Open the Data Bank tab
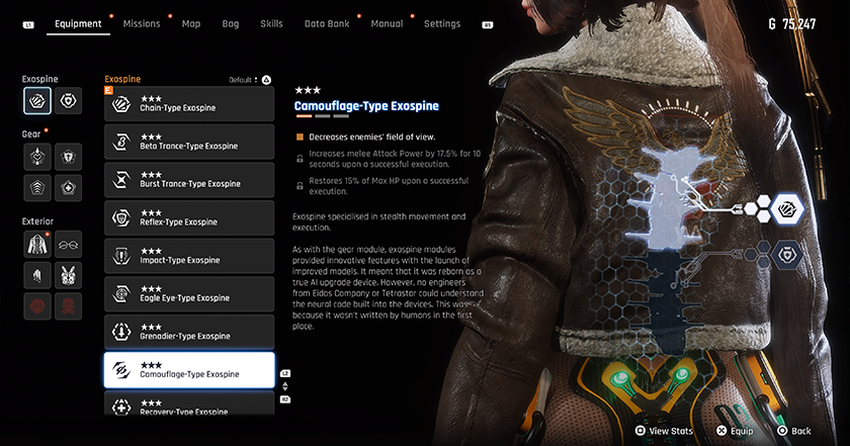Screen dimensions: 850x446 click(x=327, y=24)
